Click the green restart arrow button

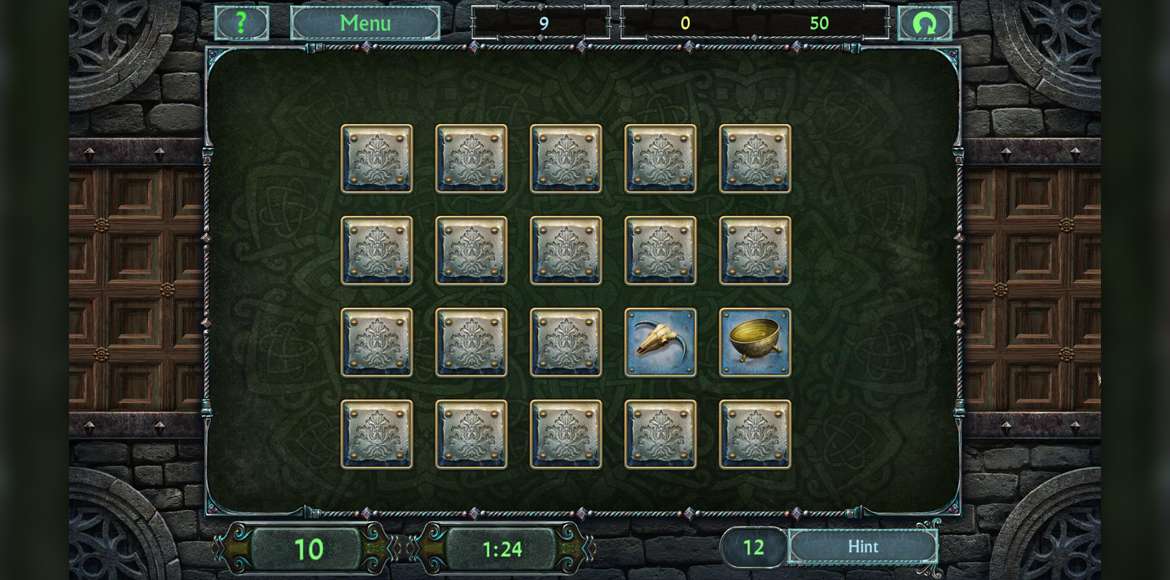tap(924, 23)
